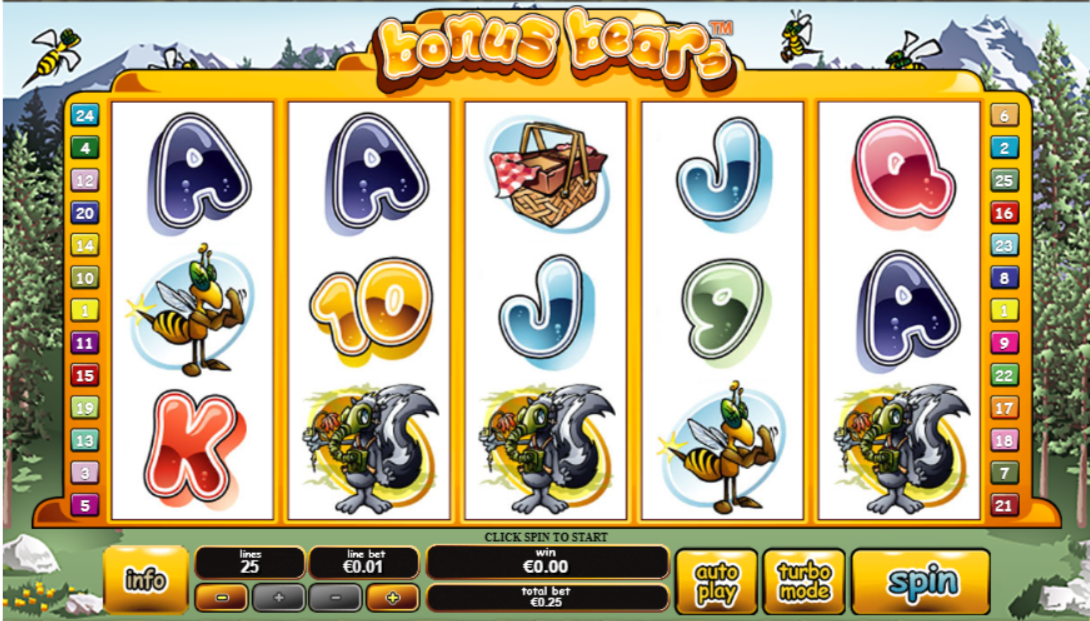Lower the line bet amount

point(334,598)
